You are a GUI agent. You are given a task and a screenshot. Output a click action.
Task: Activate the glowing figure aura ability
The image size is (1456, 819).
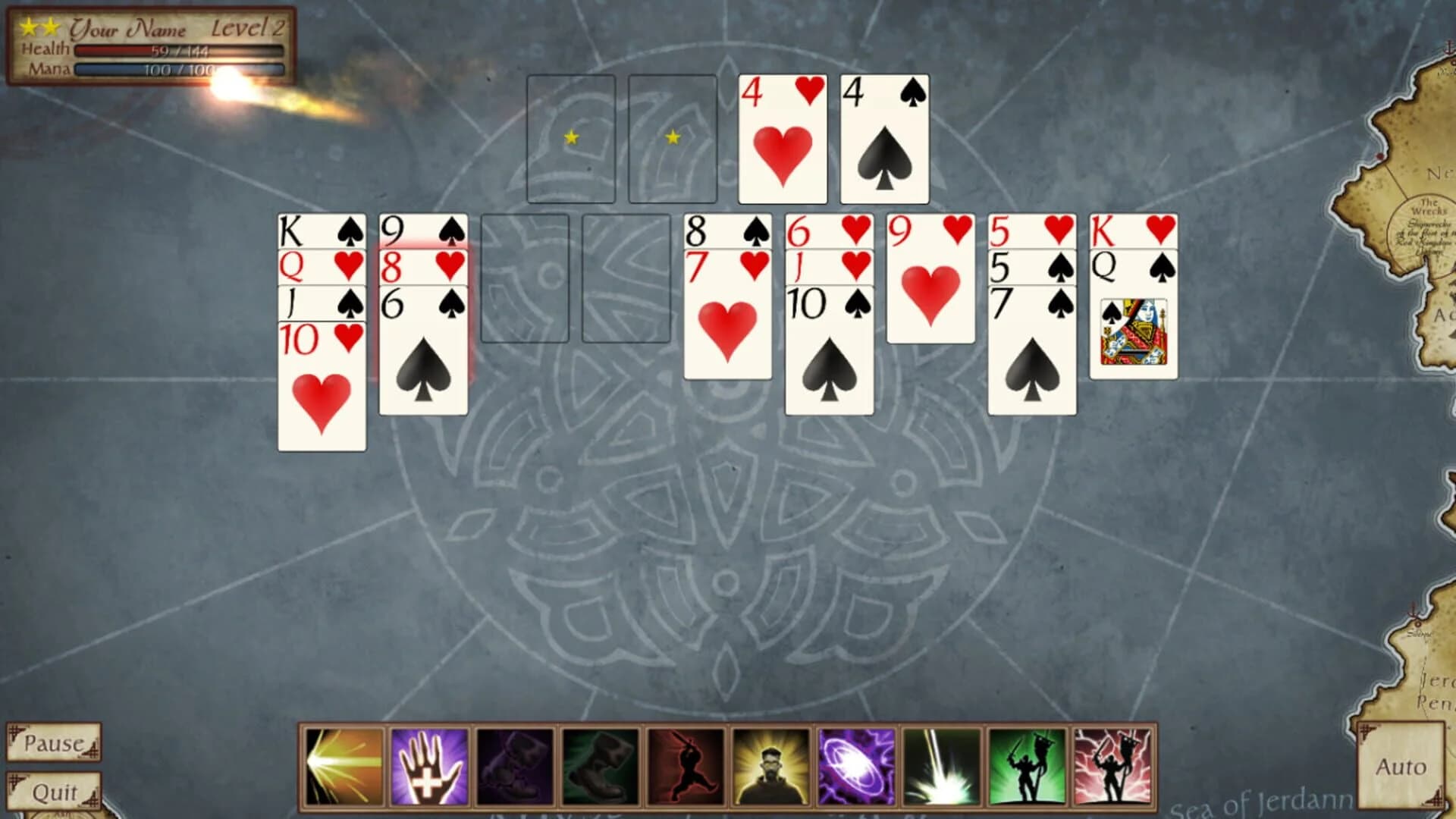click(x=770, y=766)
